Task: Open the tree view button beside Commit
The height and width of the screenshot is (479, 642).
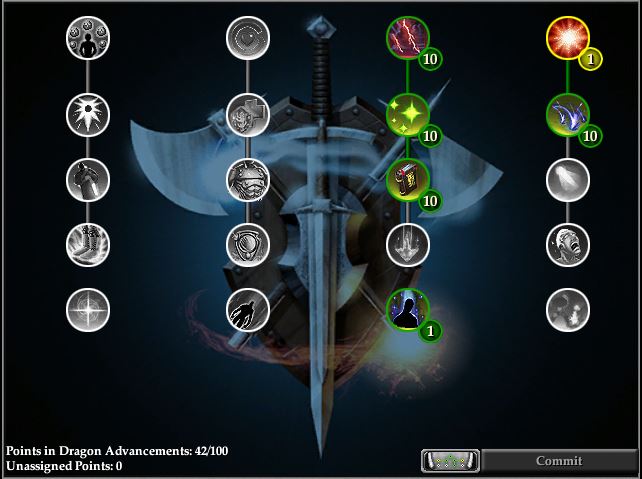Action: click(x=450, y=461)
